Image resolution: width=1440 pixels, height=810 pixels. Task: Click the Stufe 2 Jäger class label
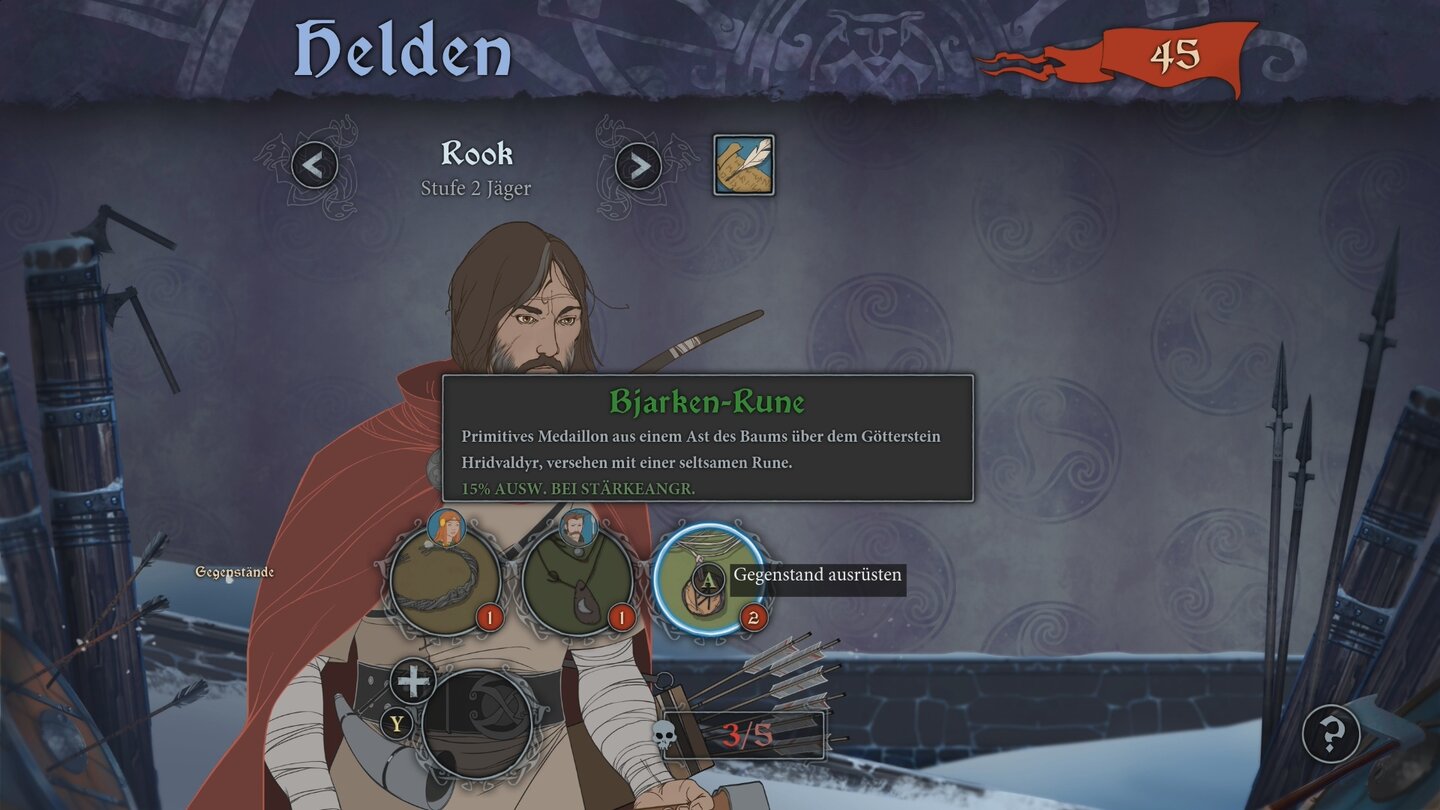click(476, 188)
